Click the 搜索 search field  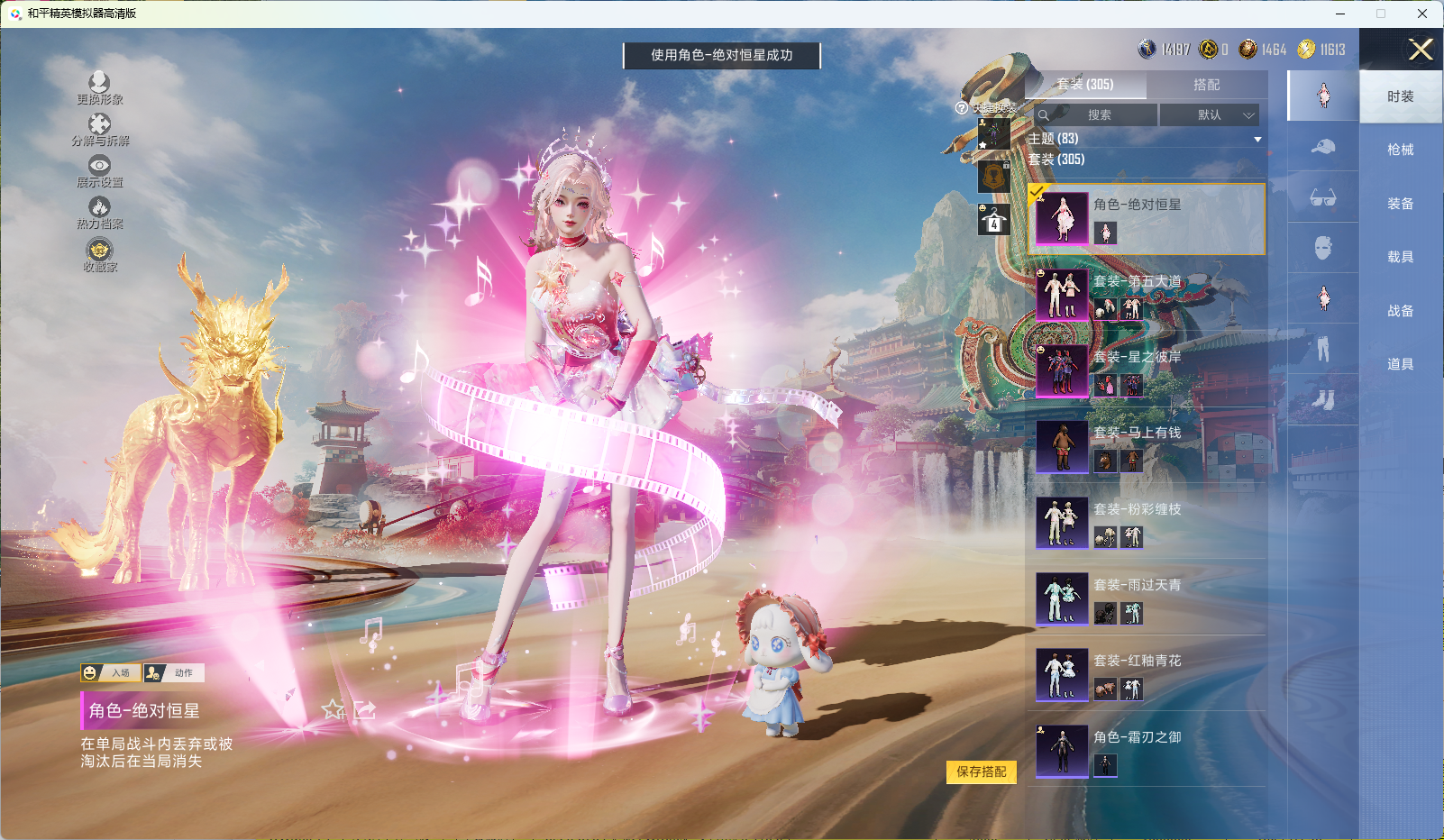[x=1098, y=115]
